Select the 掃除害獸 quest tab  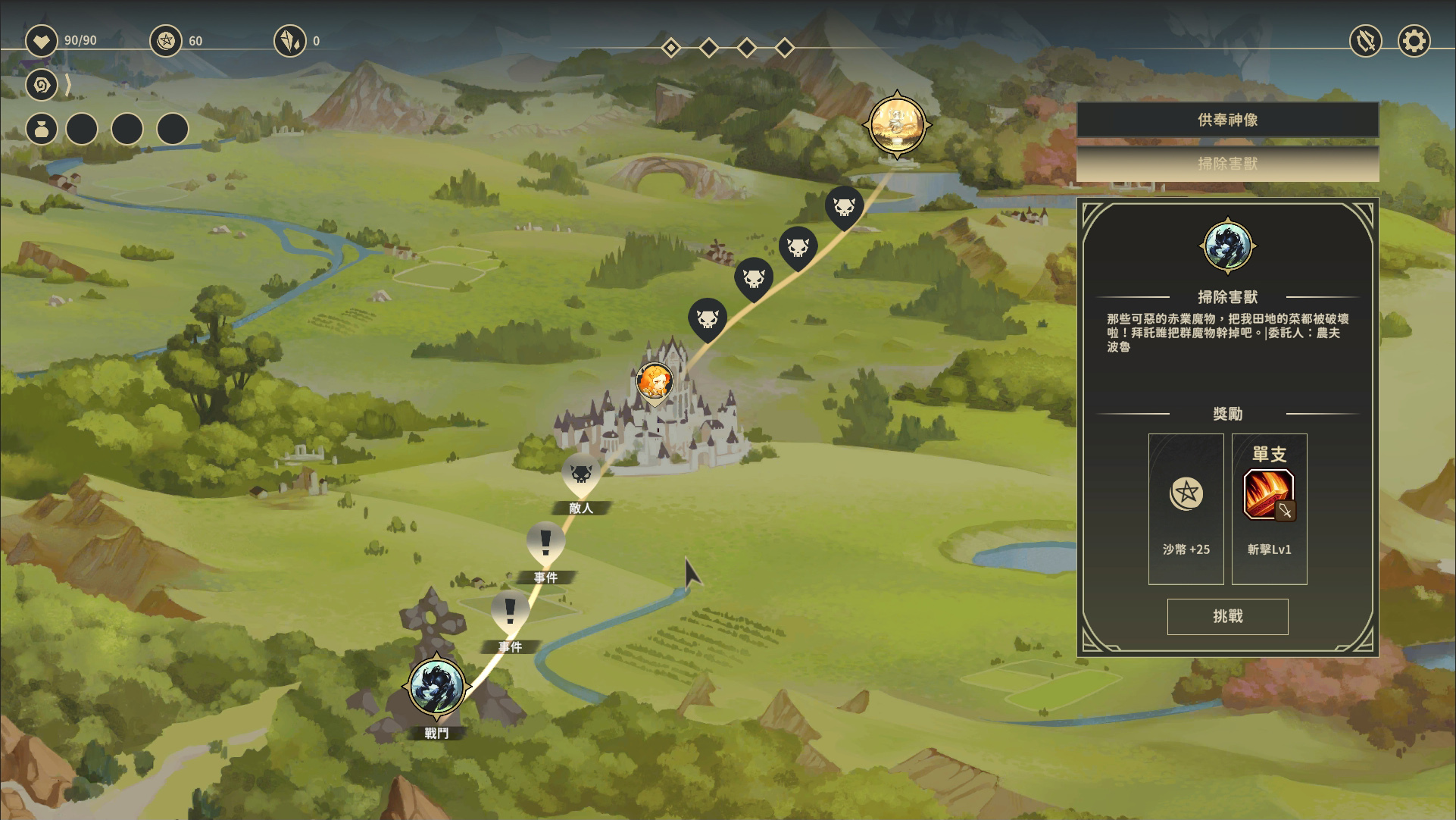coord(1227,164)
